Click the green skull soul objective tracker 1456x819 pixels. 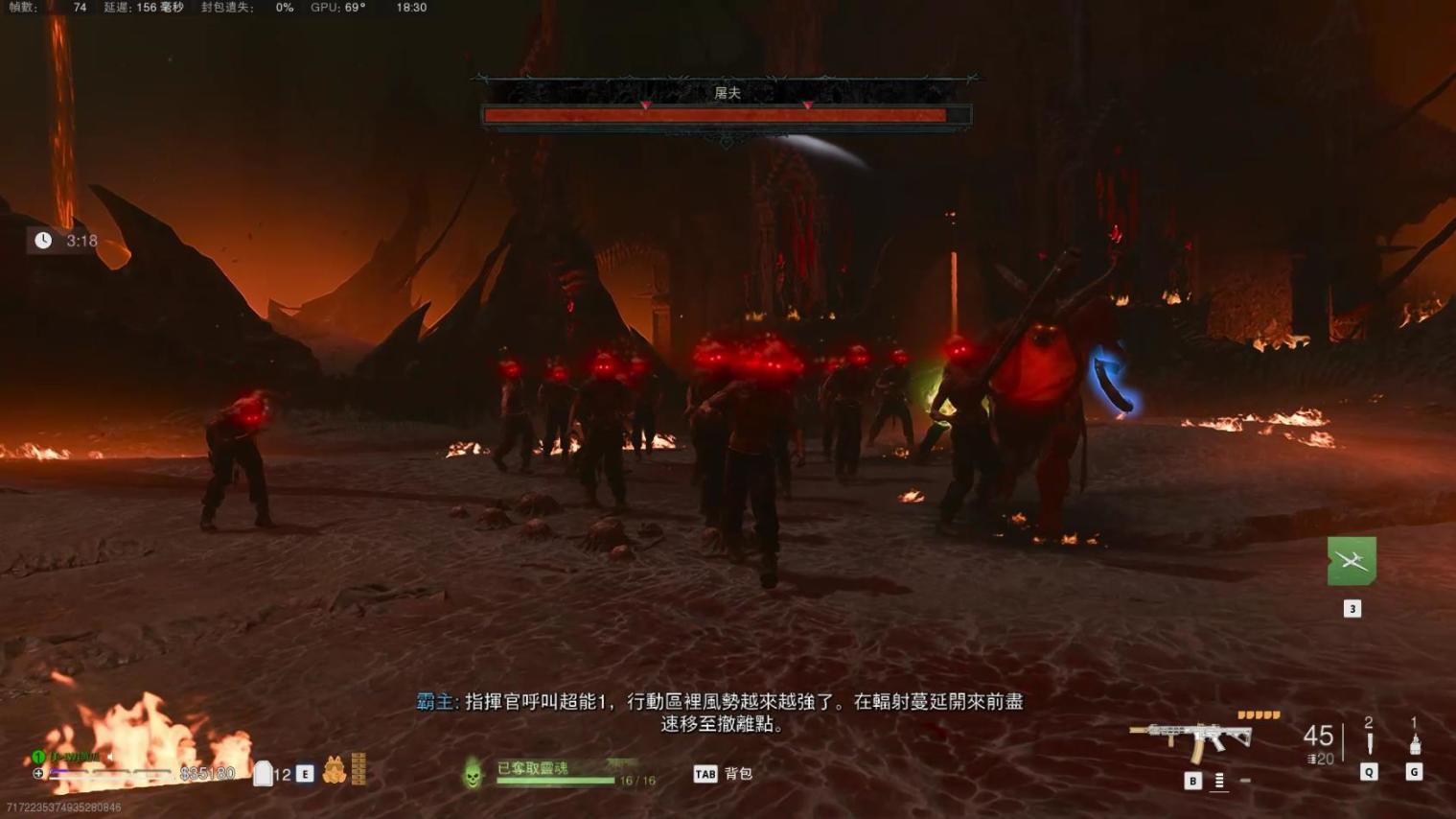[x=473, y=773]
